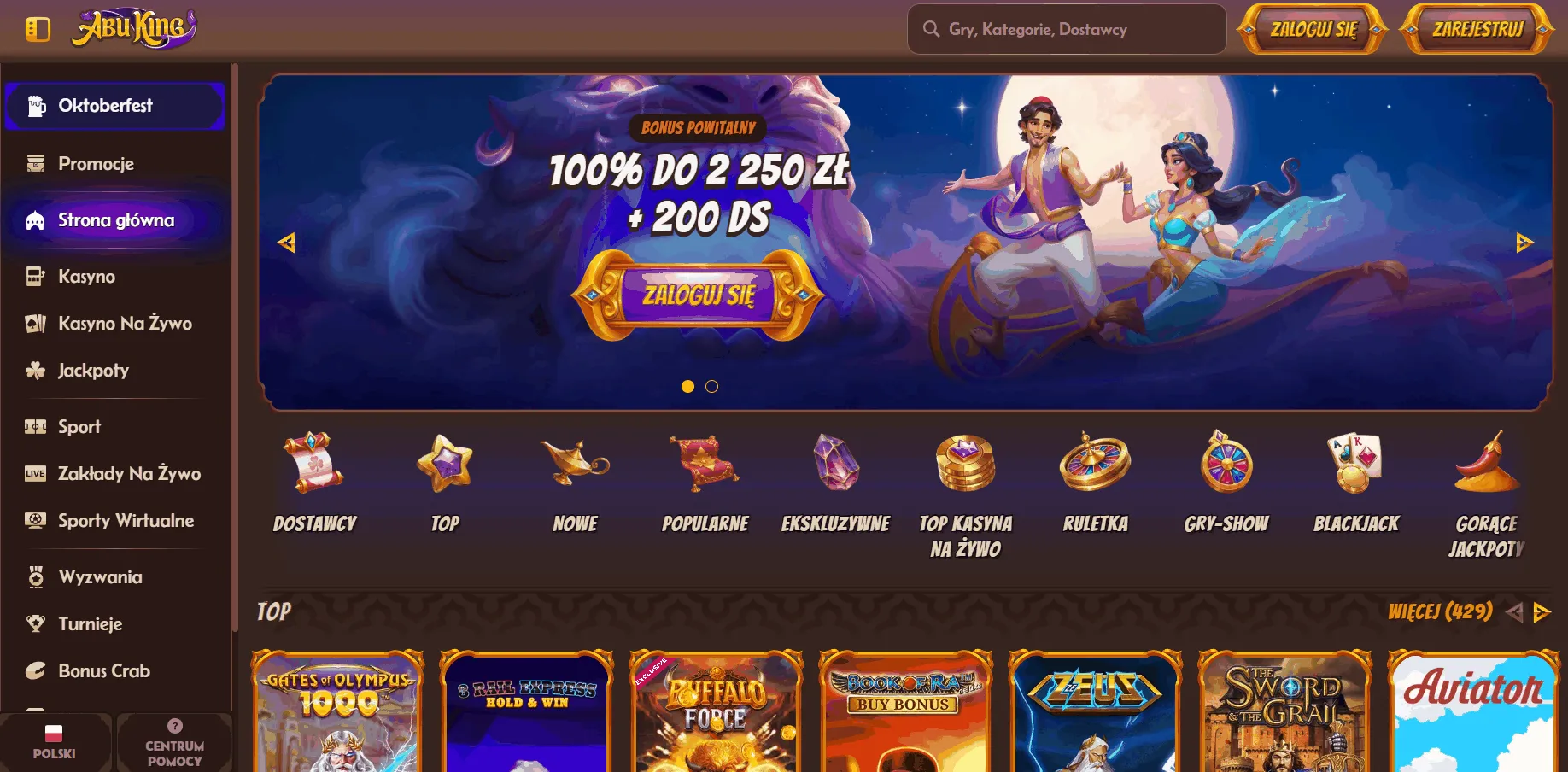Toggle the Polish flag language selector
The image size is (1568, 772).
coord(55,742)
